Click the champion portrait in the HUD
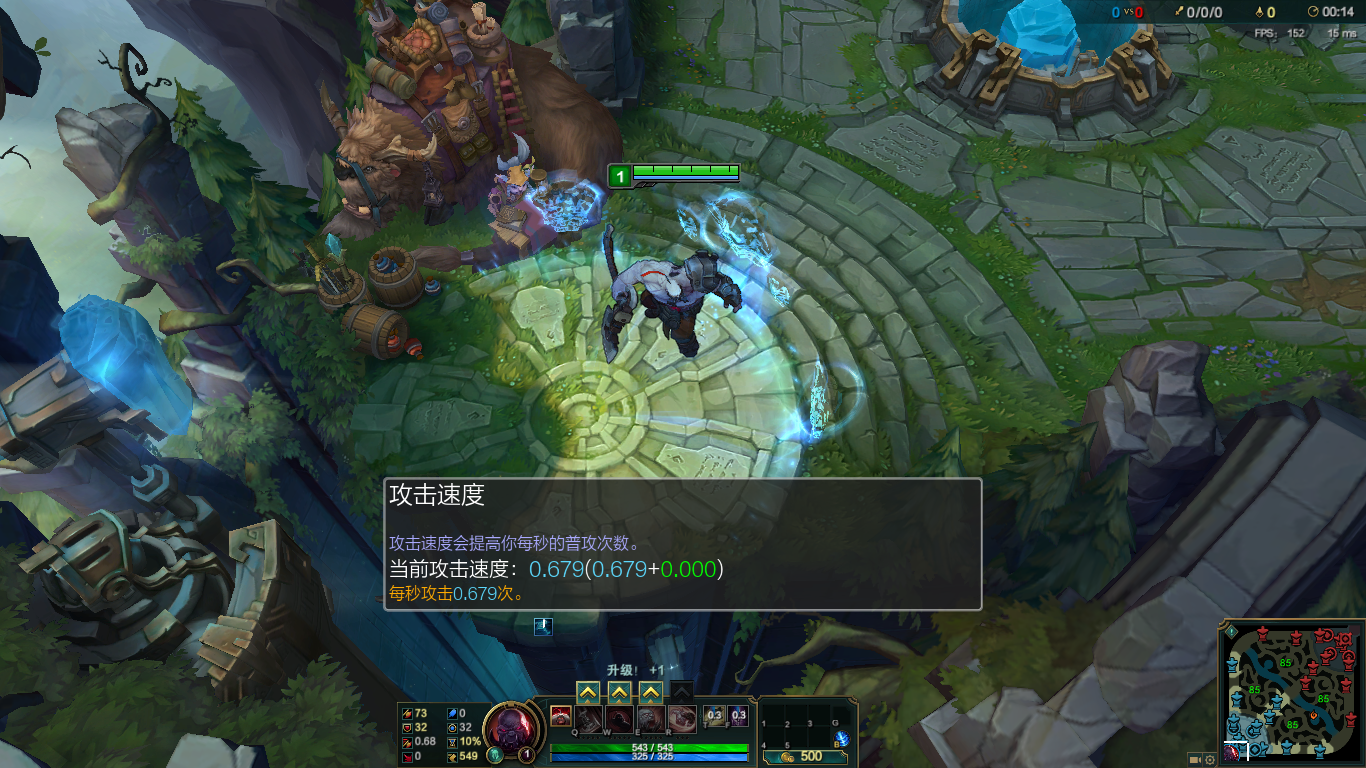 coord(510,728)
